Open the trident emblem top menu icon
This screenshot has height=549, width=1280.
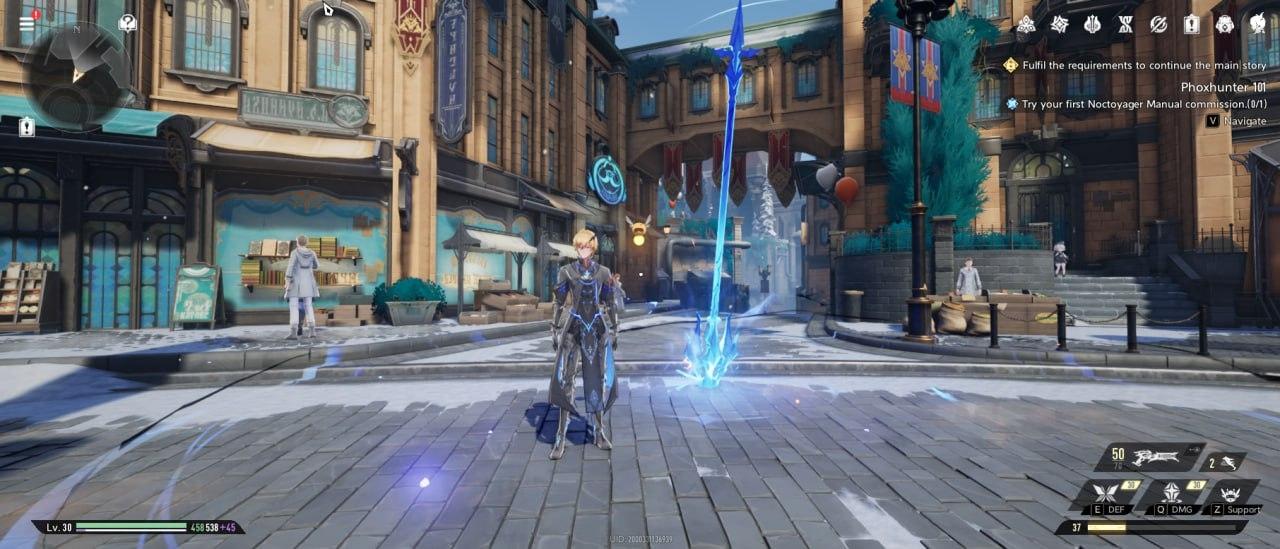1092,24
